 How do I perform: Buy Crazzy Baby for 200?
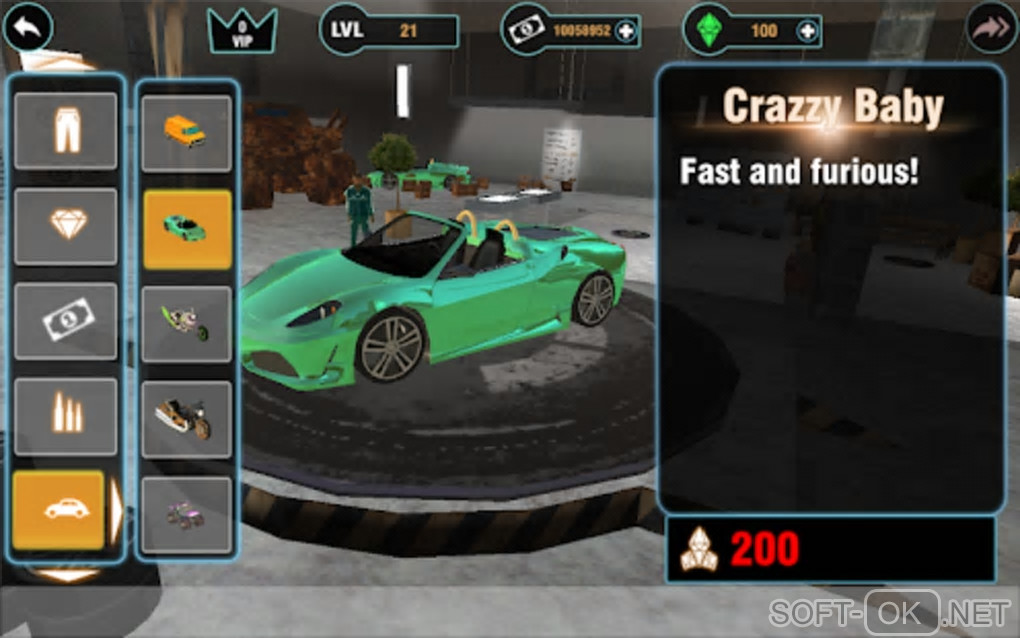(x=830, y=549)
